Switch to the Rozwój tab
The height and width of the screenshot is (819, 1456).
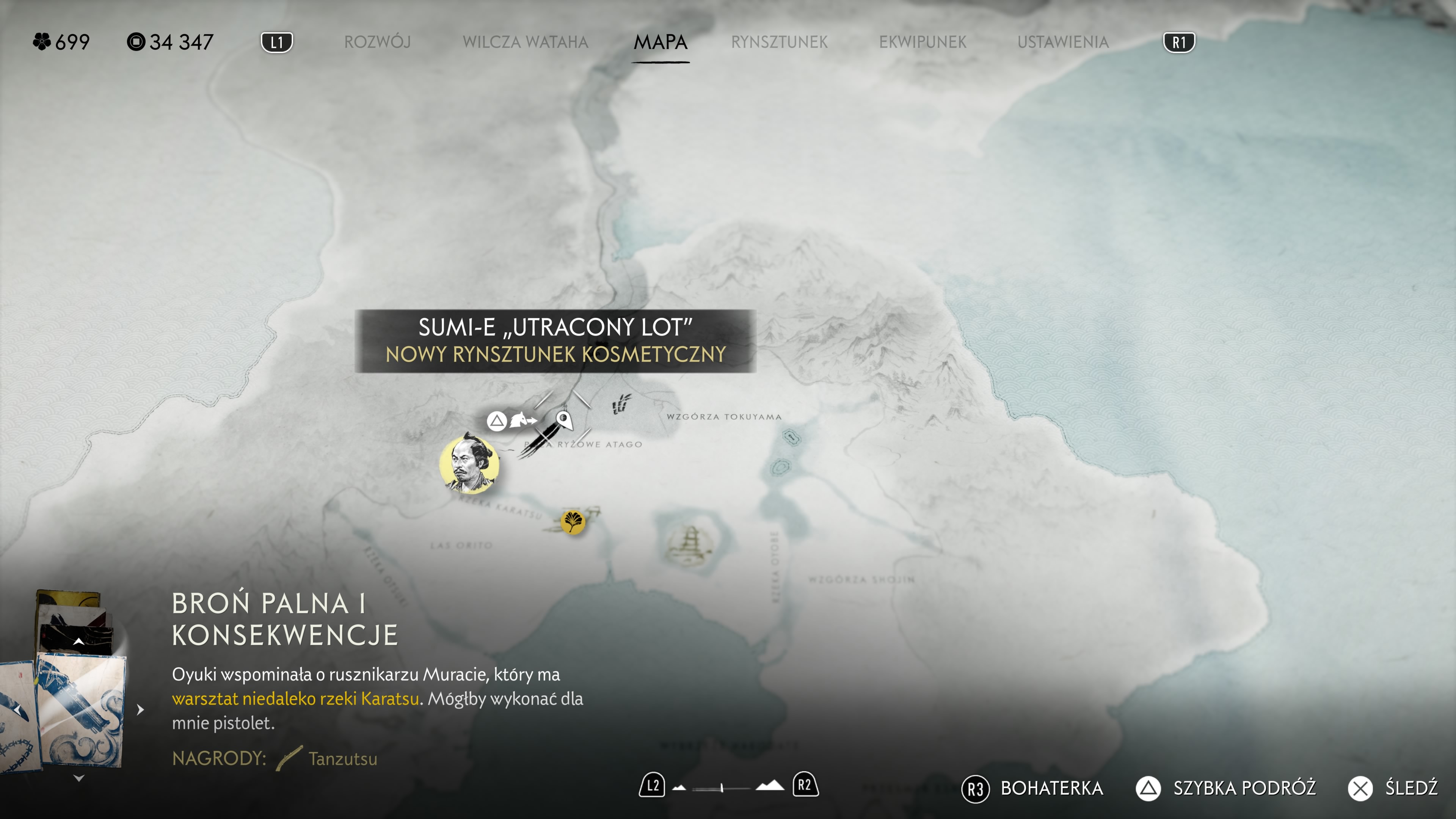377,42
